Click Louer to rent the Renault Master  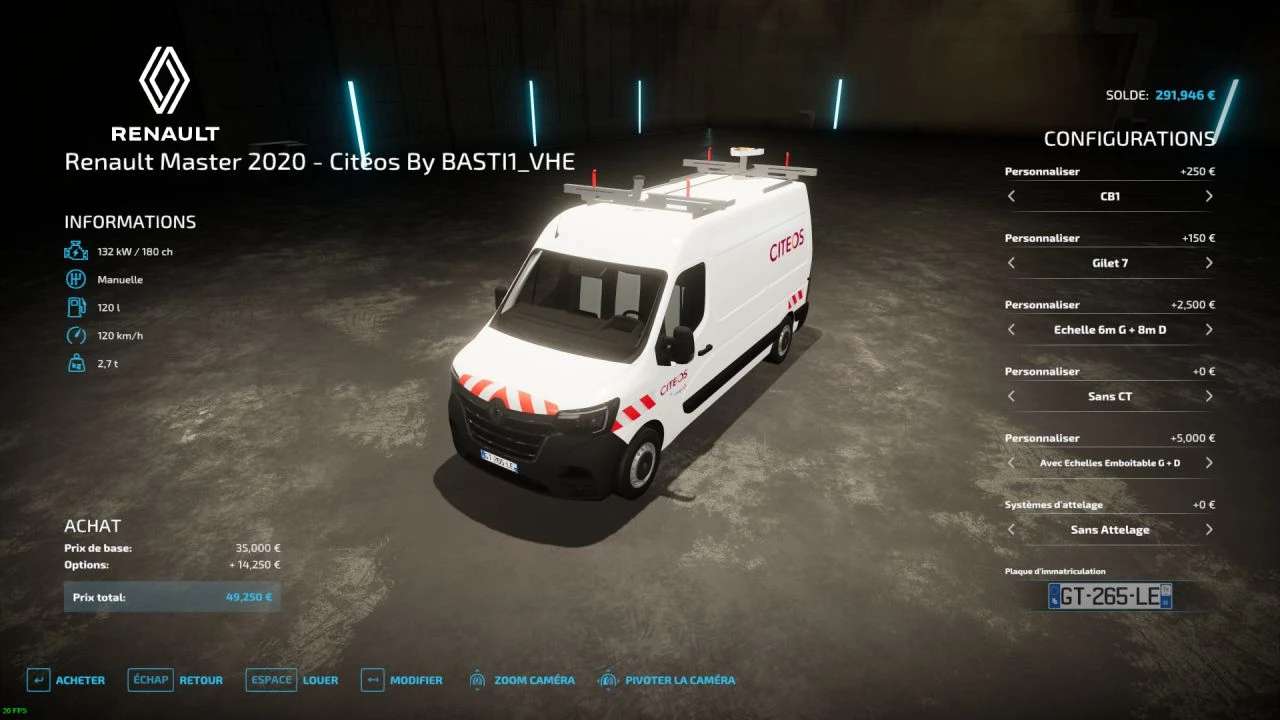pos(321,680)
